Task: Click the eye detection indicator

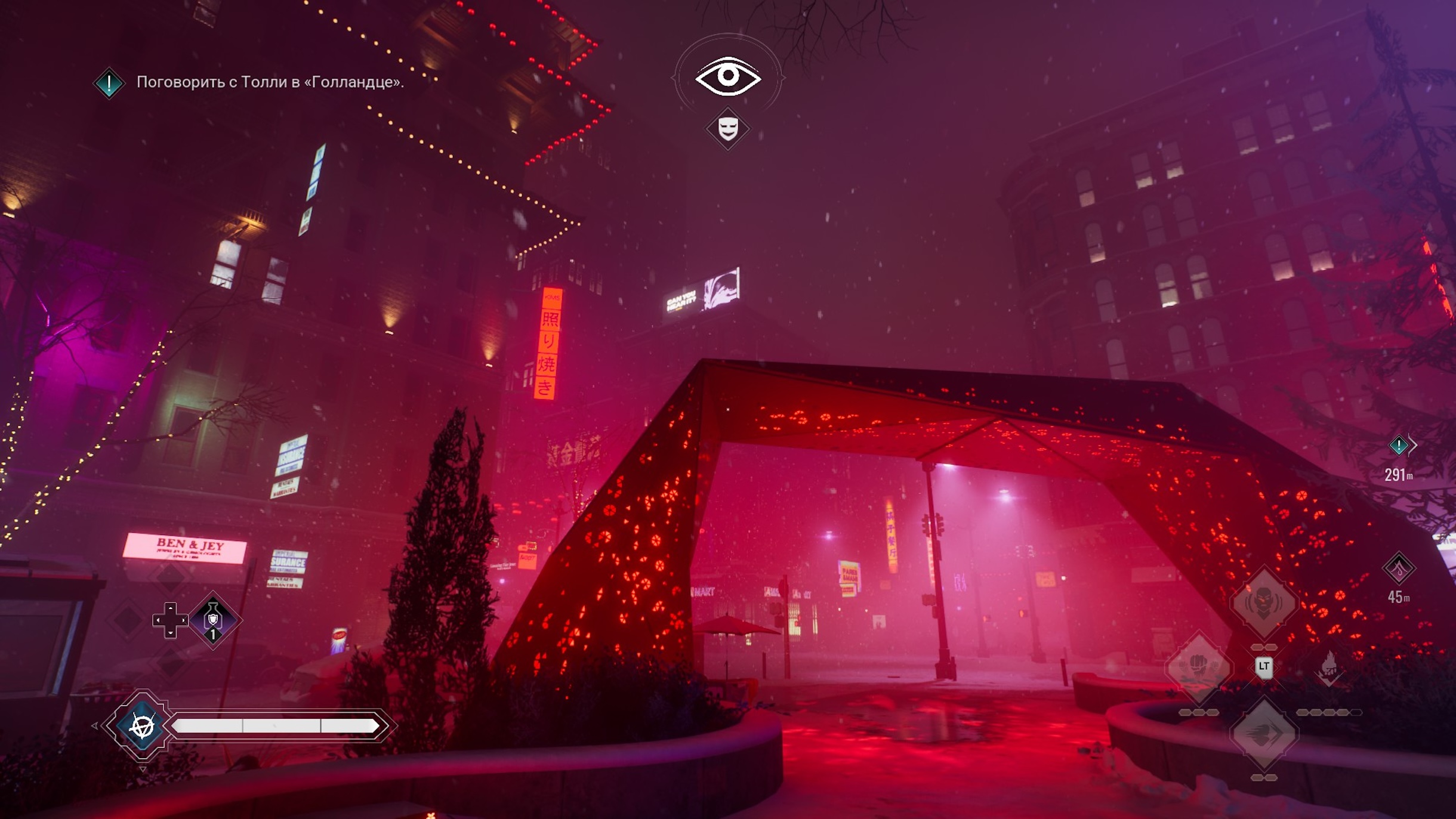Action: pos(728,76)
